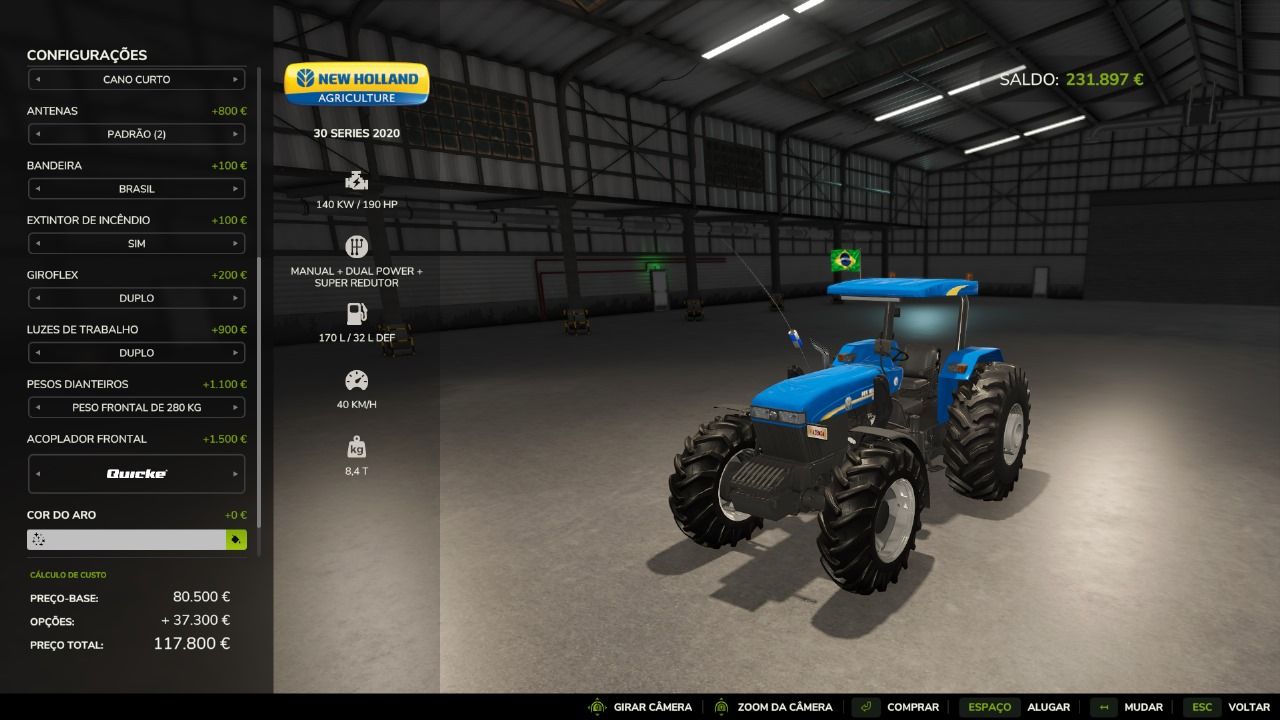
Task: Open the Cor do Aro color picker
Action: pos(237,538)
